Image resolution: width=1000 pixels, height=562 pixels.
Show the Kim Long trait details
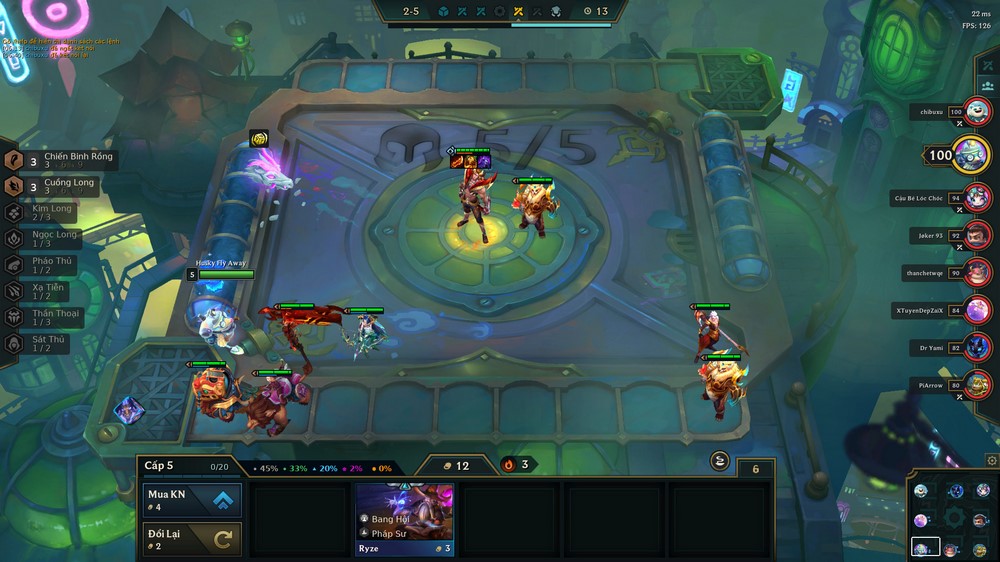[50, 212]
